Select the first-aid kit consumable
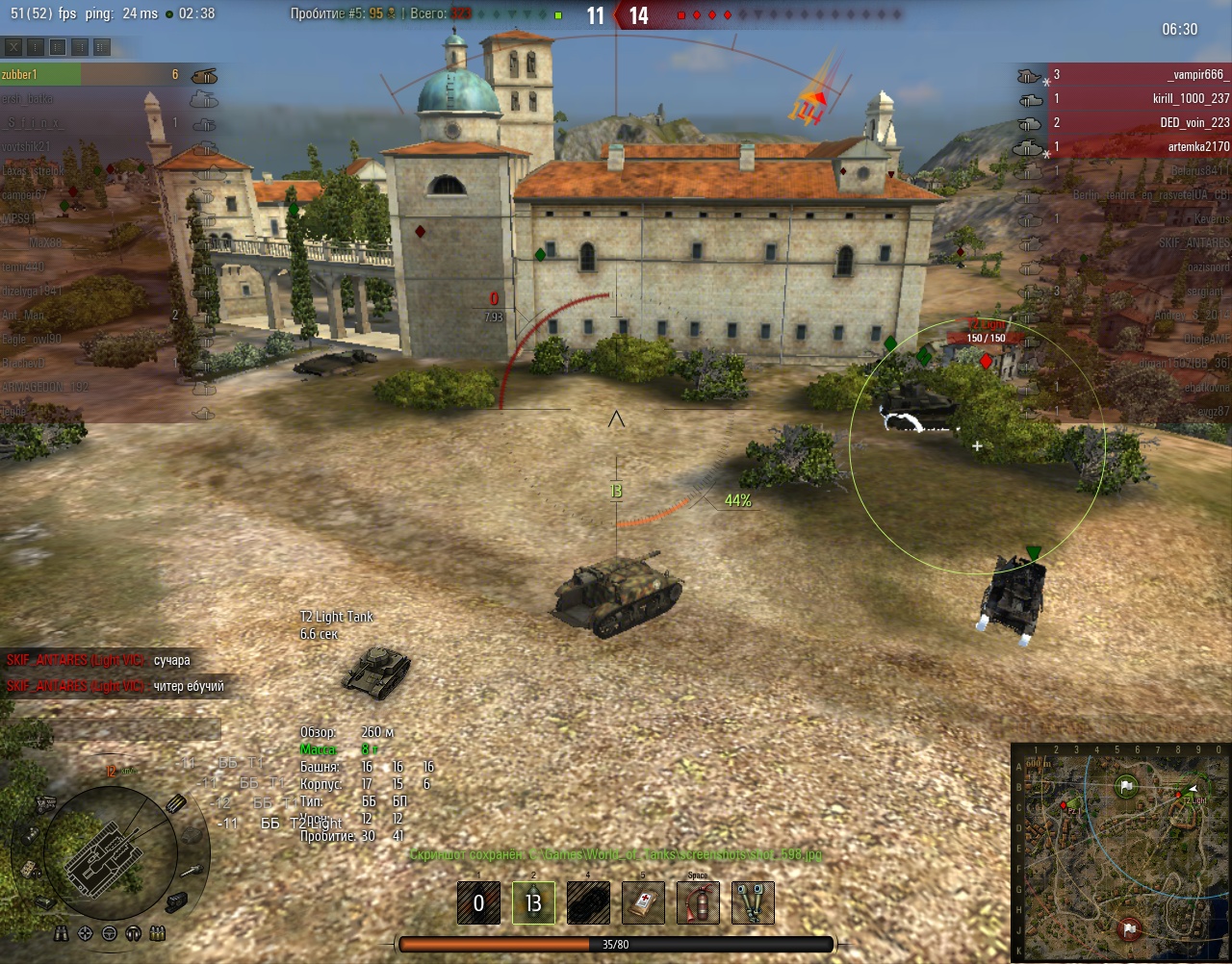The width and height of the screenshot is (1232, 964). click(x=642, y=904)
